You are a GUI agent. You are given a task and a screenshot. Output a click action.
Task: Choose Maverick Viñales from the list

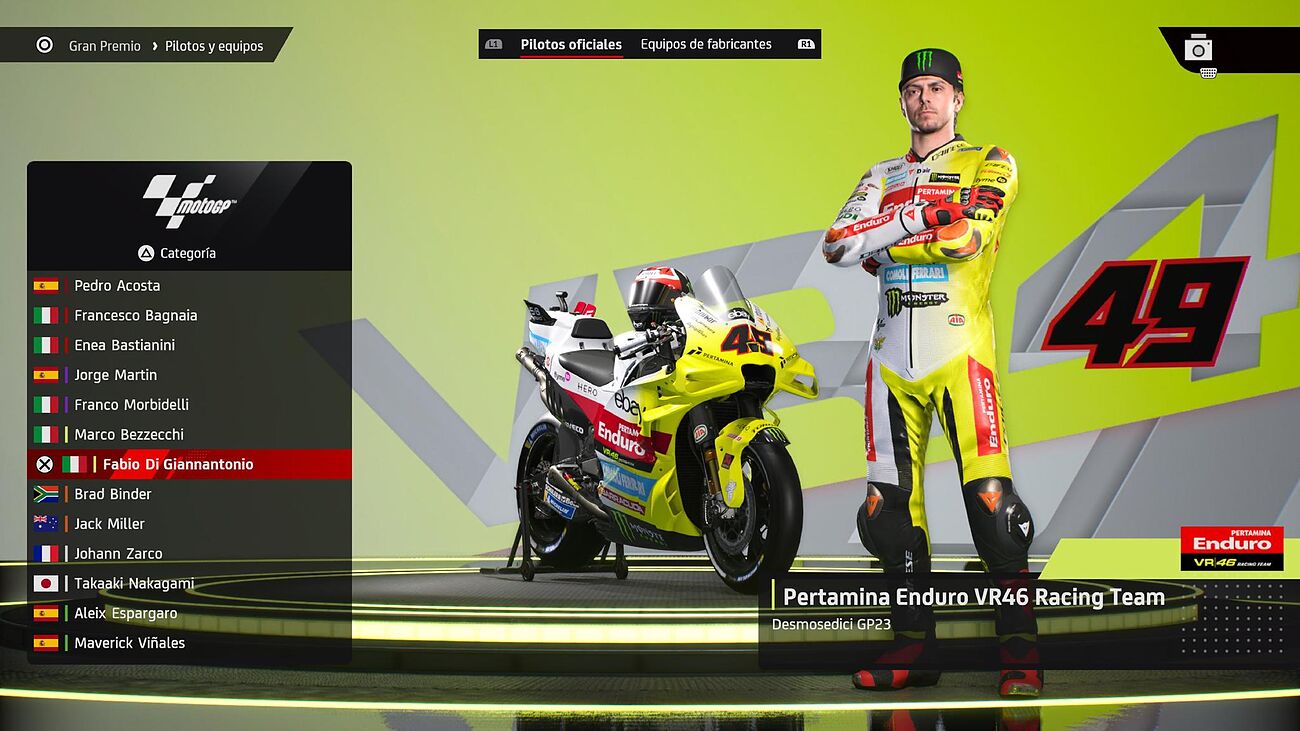click(x=129, y=643)
